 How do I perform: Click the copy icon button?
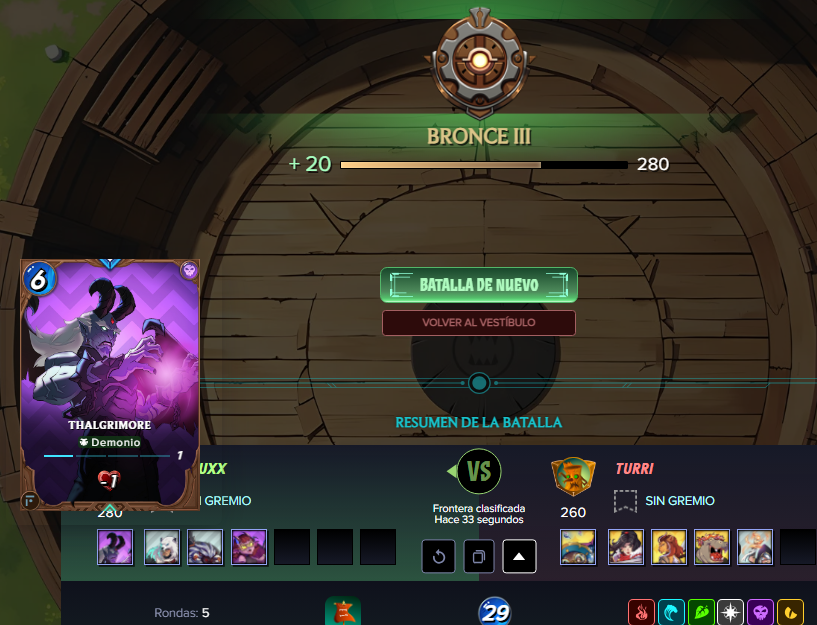click(479, 556)
